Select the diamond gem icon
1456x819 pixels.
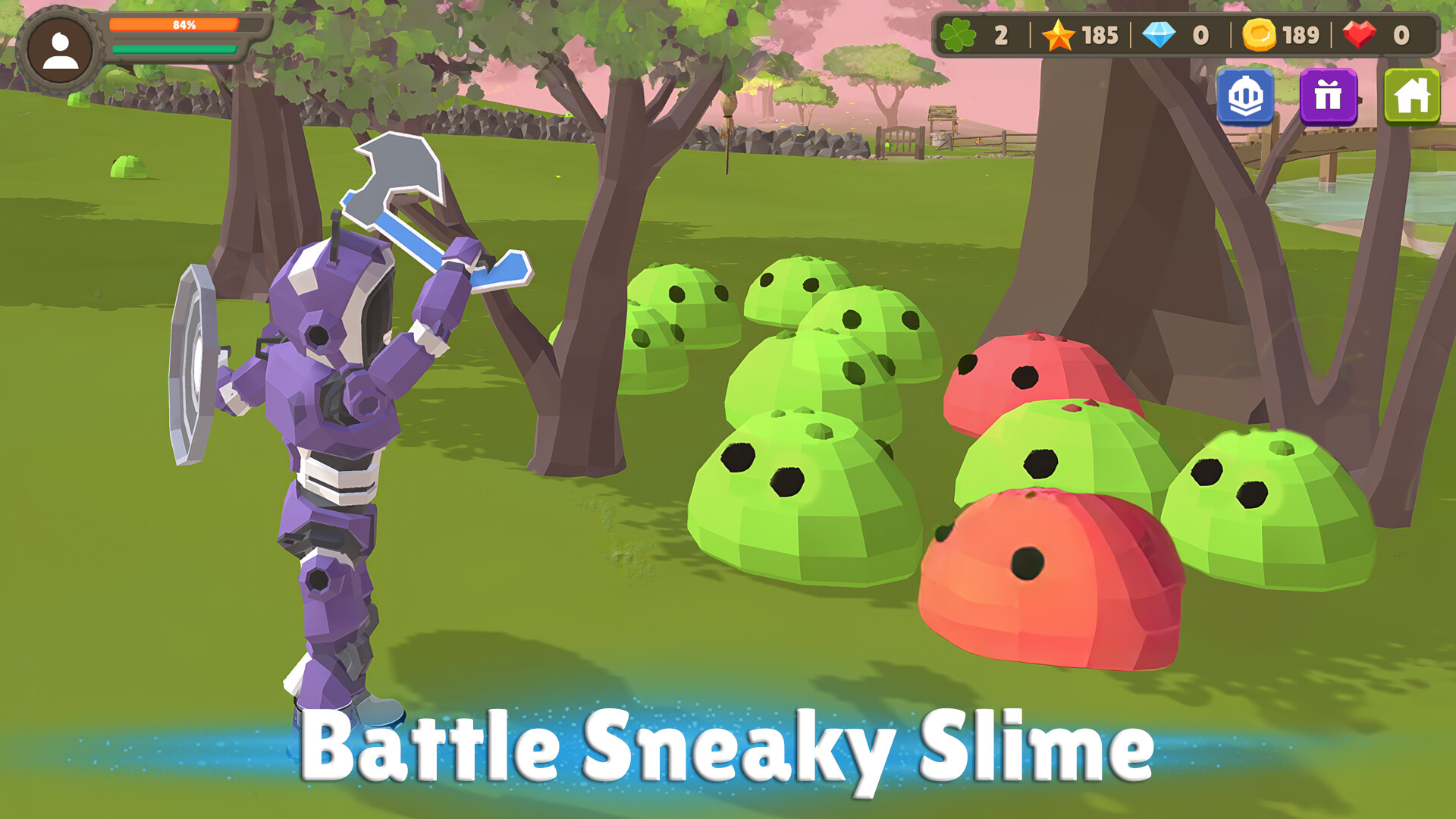tap(1159, 36)
